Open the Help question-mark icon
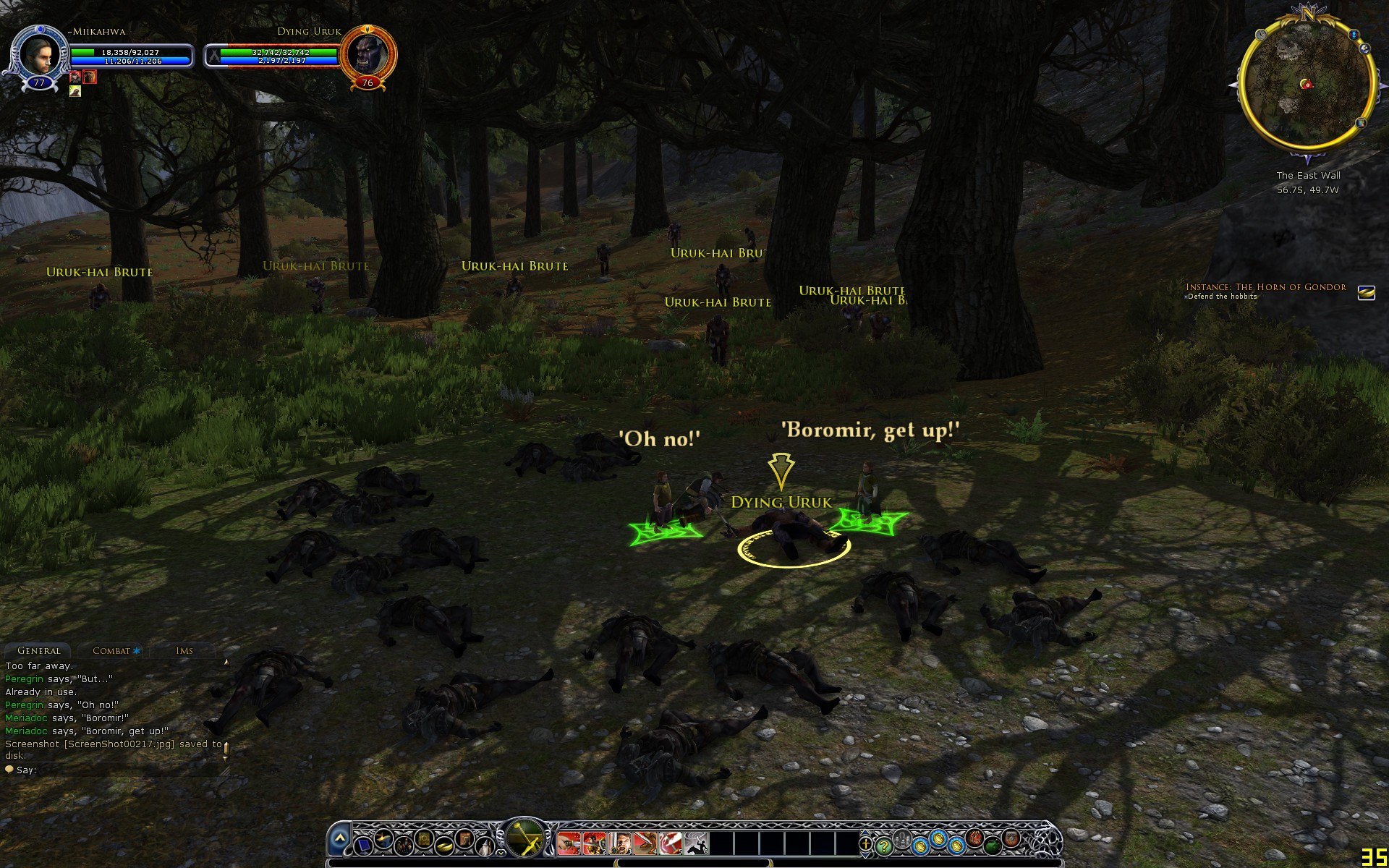Viewport: 1389px width, 868px height. pos(884,845)
